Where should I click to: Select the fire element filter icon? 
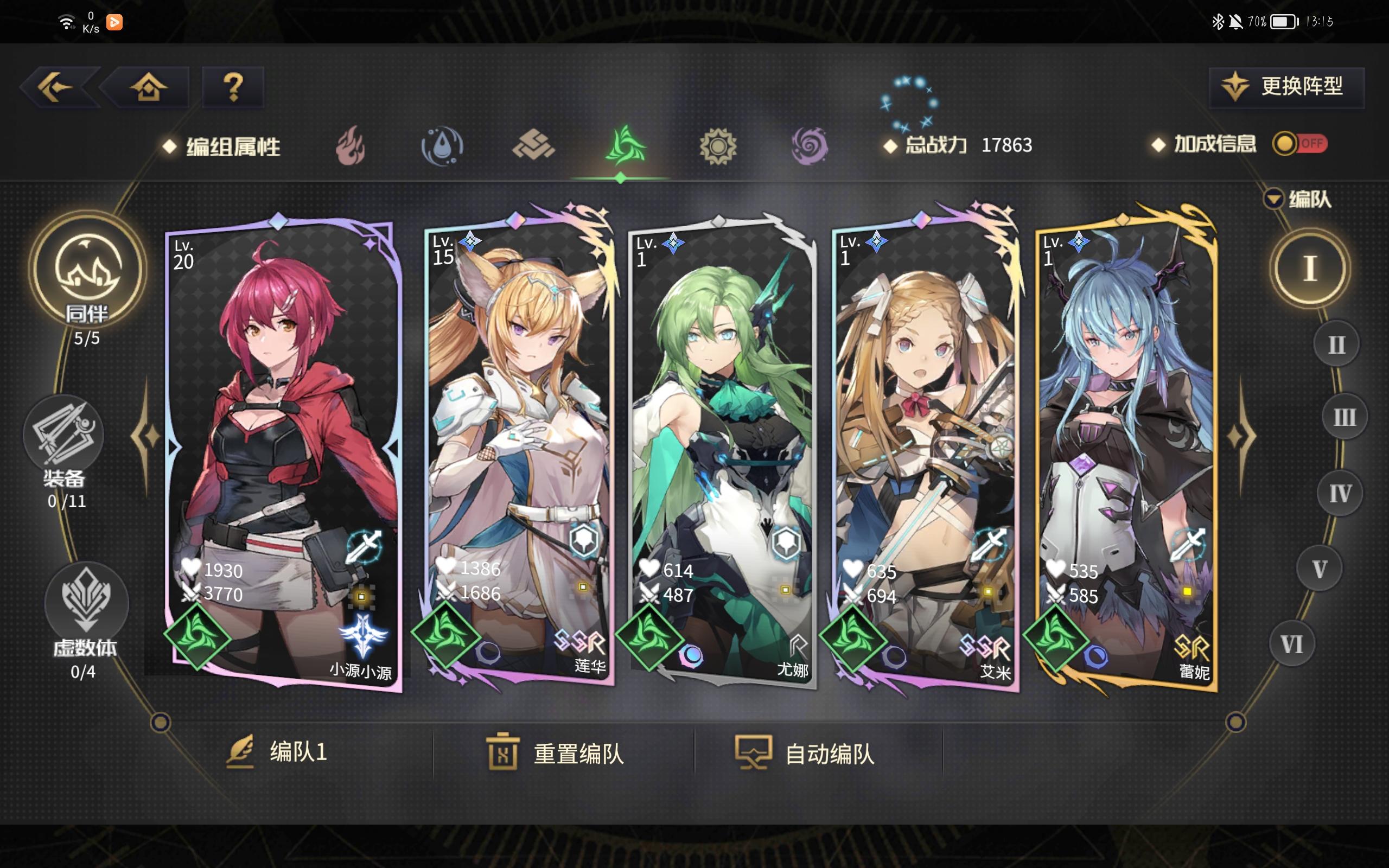coord(349,146)
